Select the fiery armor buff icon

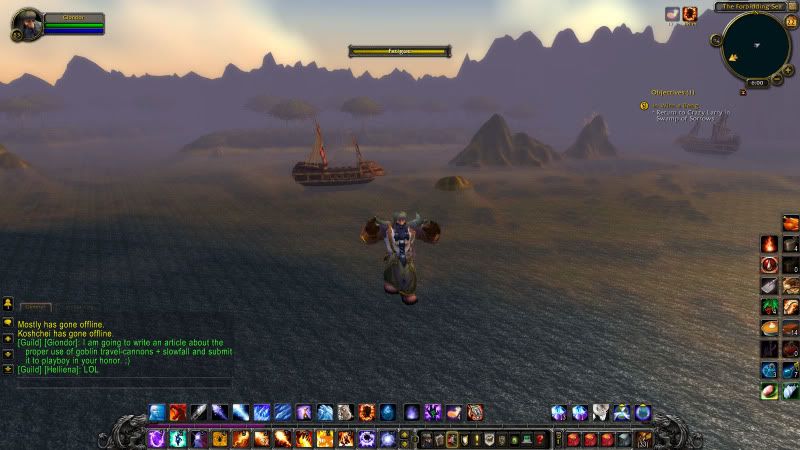[690, 14]
